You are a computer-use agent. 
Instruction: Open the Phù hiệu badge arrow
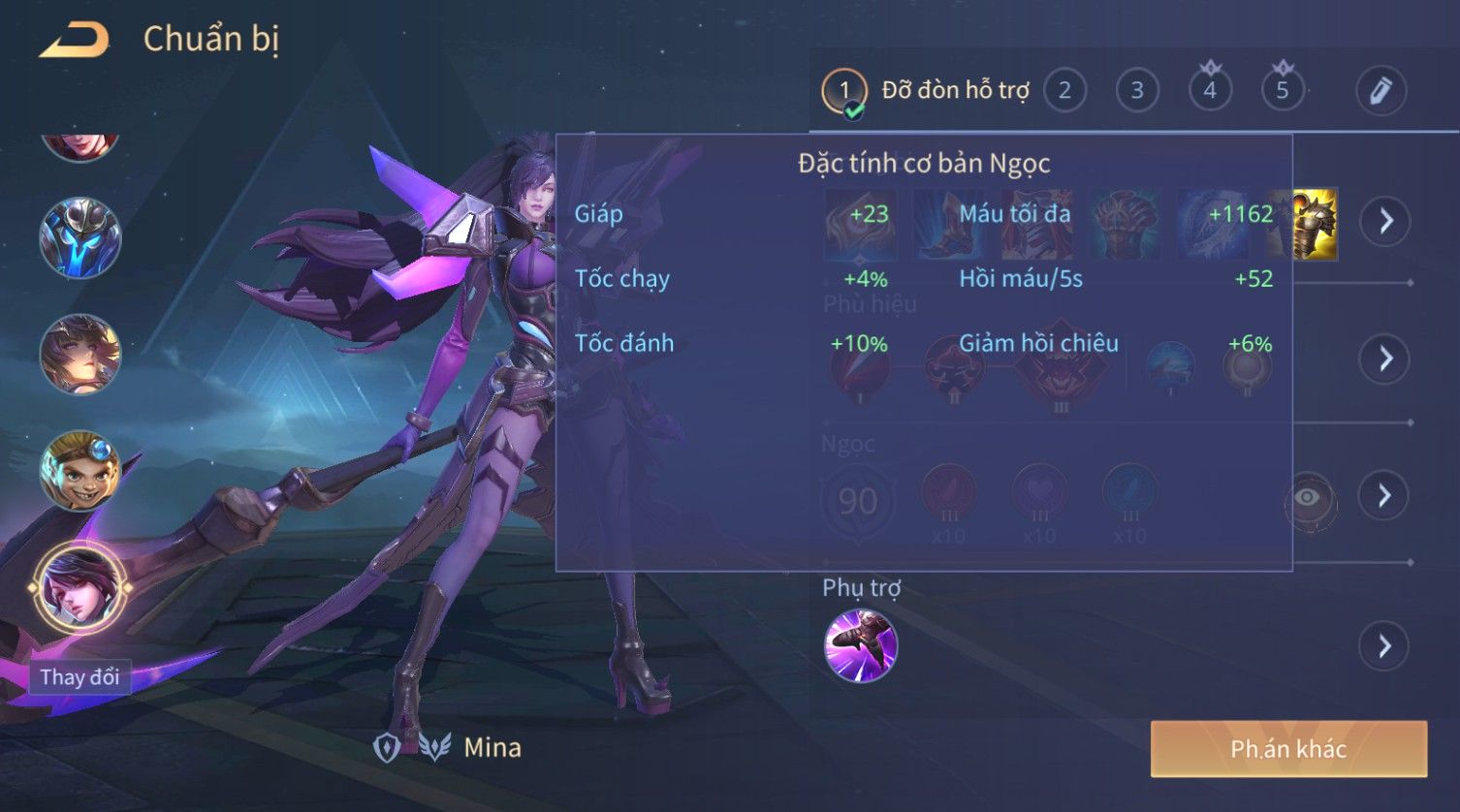point(1384,359)
